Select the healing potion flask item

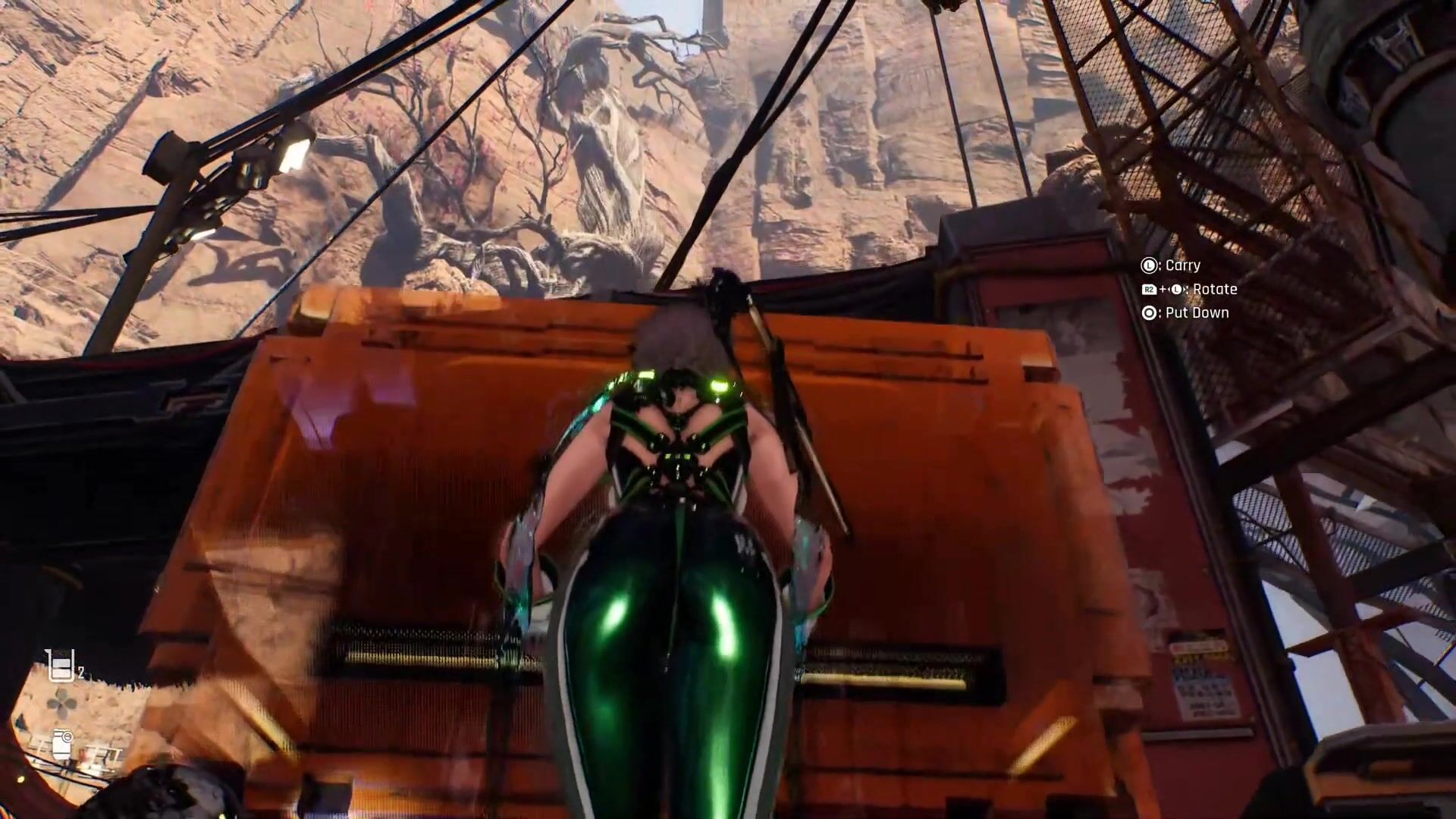(x=59, y=666)
